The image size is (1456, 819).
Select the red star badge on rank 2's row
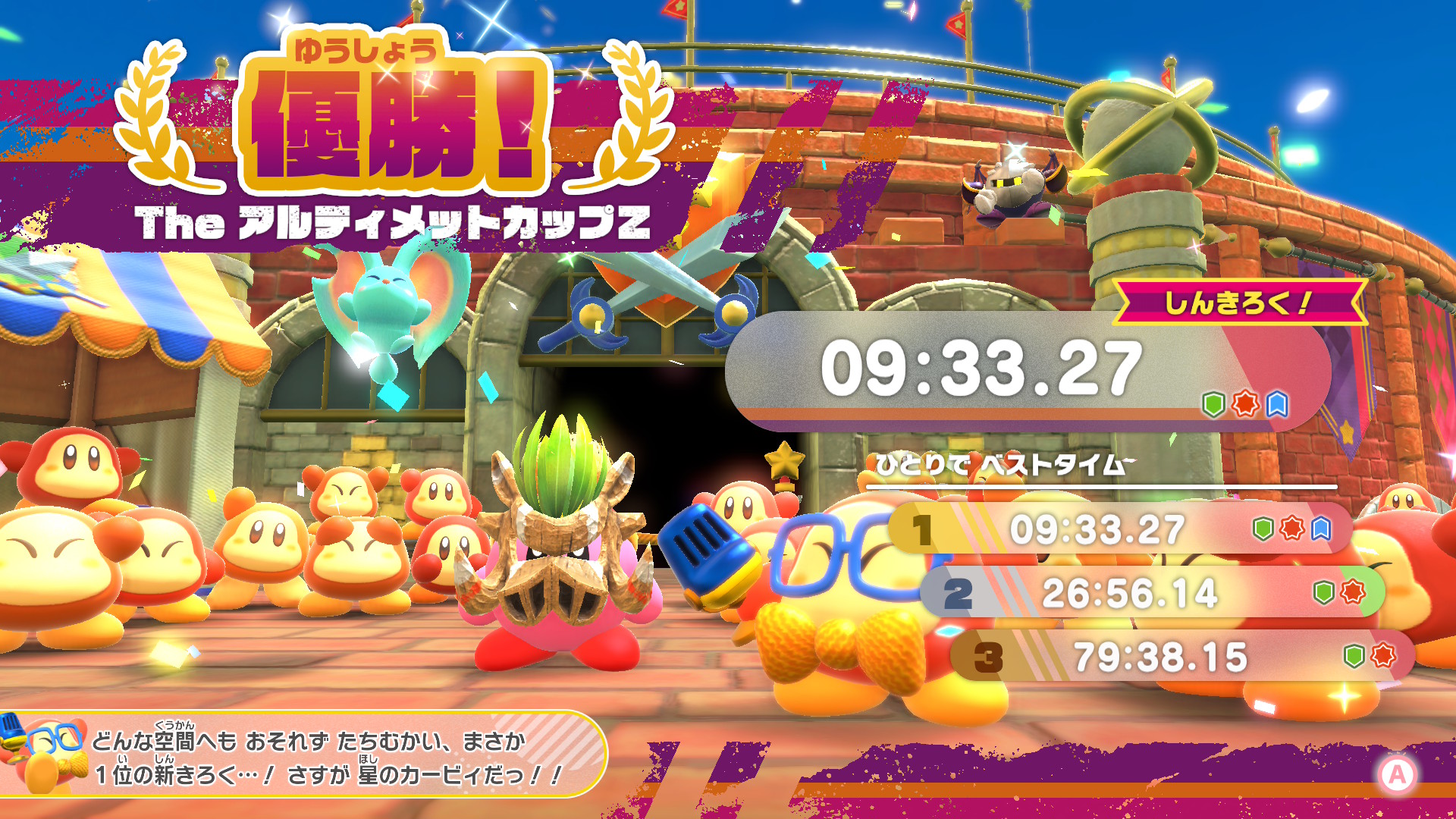1351,591
